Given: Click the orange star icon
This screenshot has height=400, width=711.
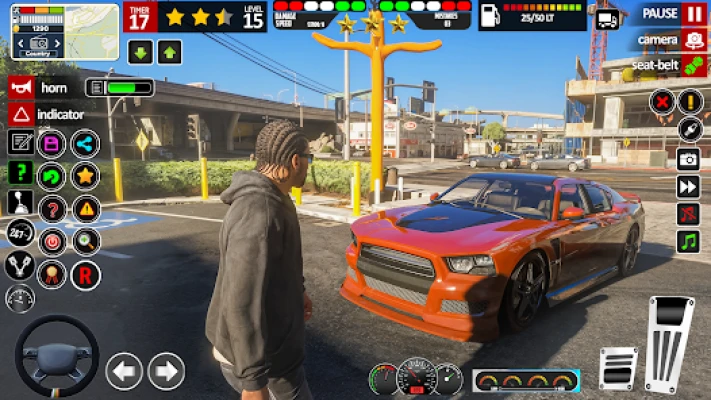Looking at the screenshot, I should [x=85, y=176].
